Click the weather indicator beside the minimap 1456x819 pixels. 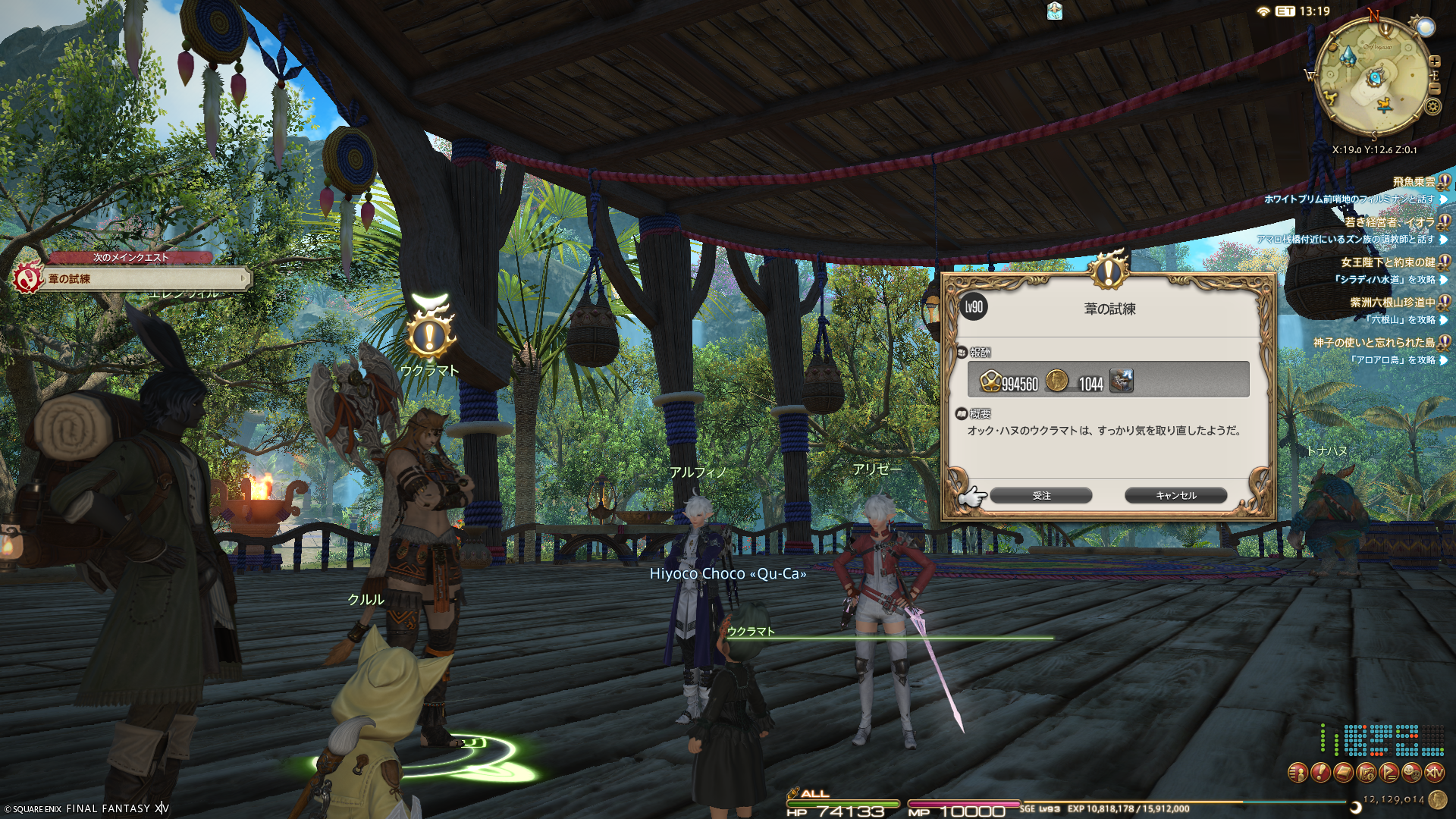(1426, 28)
